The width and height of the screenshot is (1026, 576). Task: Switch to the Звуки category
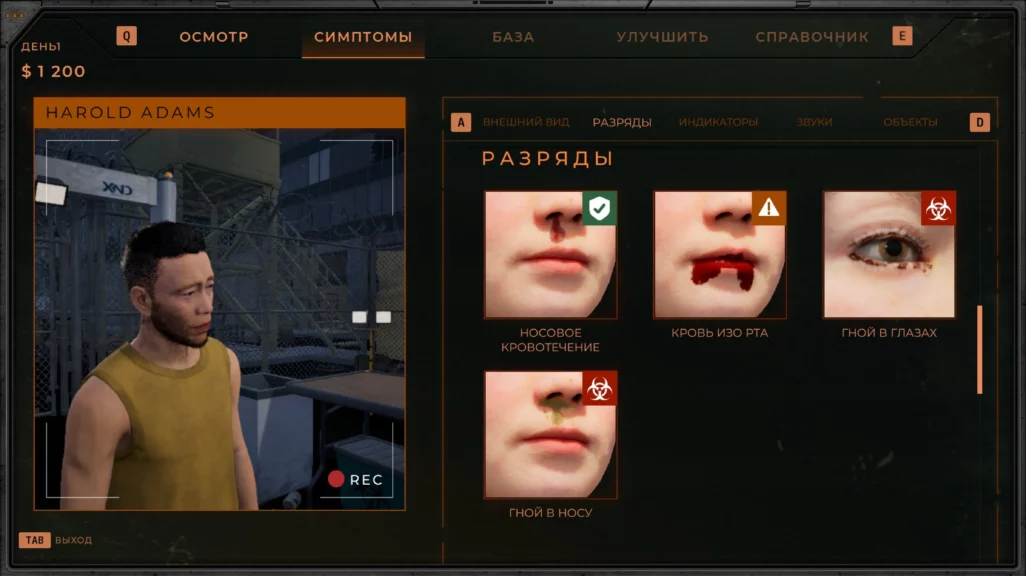tap(814, 122)
